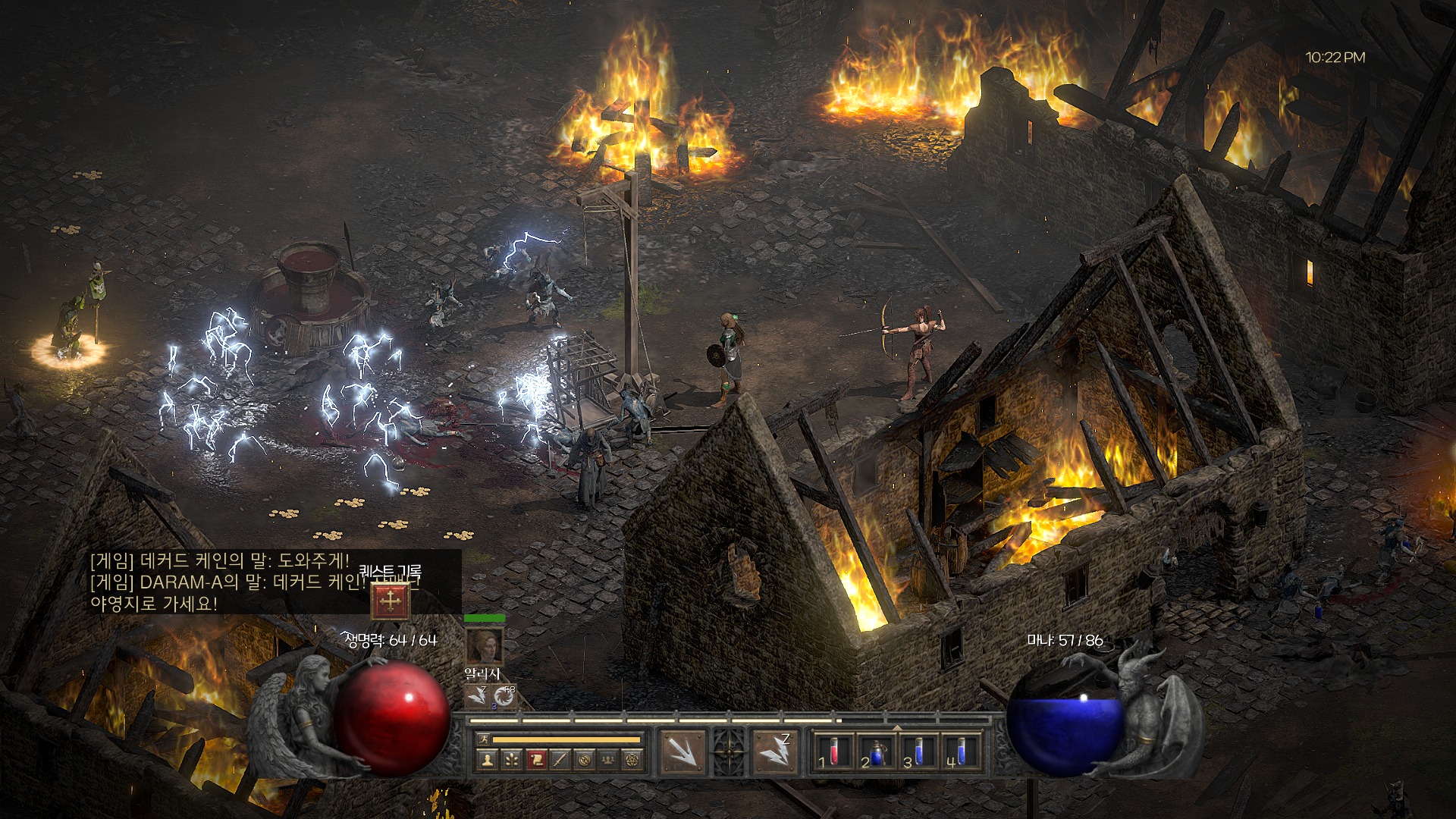Change the left-click arrow attack skill
This screenshot has height=819, width=1456.
coord(682,752)
